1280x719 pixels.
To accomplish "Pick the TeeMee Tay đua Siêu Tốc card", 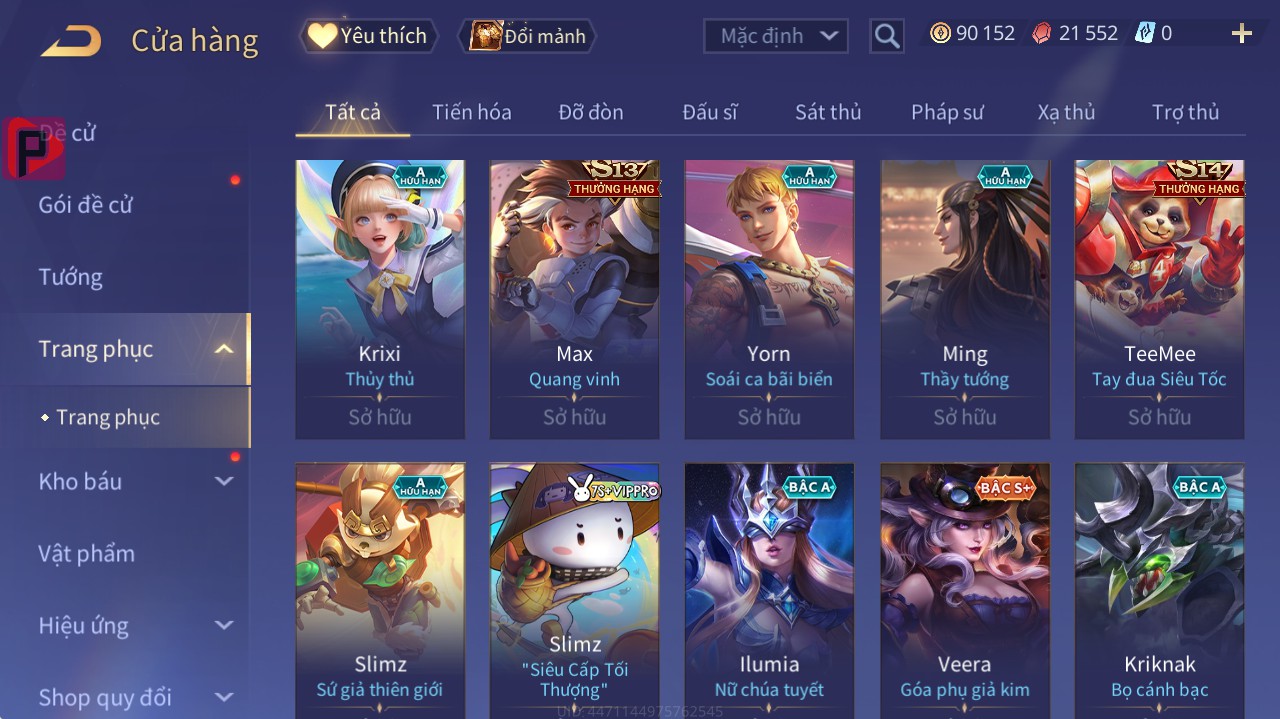I will click(1159, 299).
